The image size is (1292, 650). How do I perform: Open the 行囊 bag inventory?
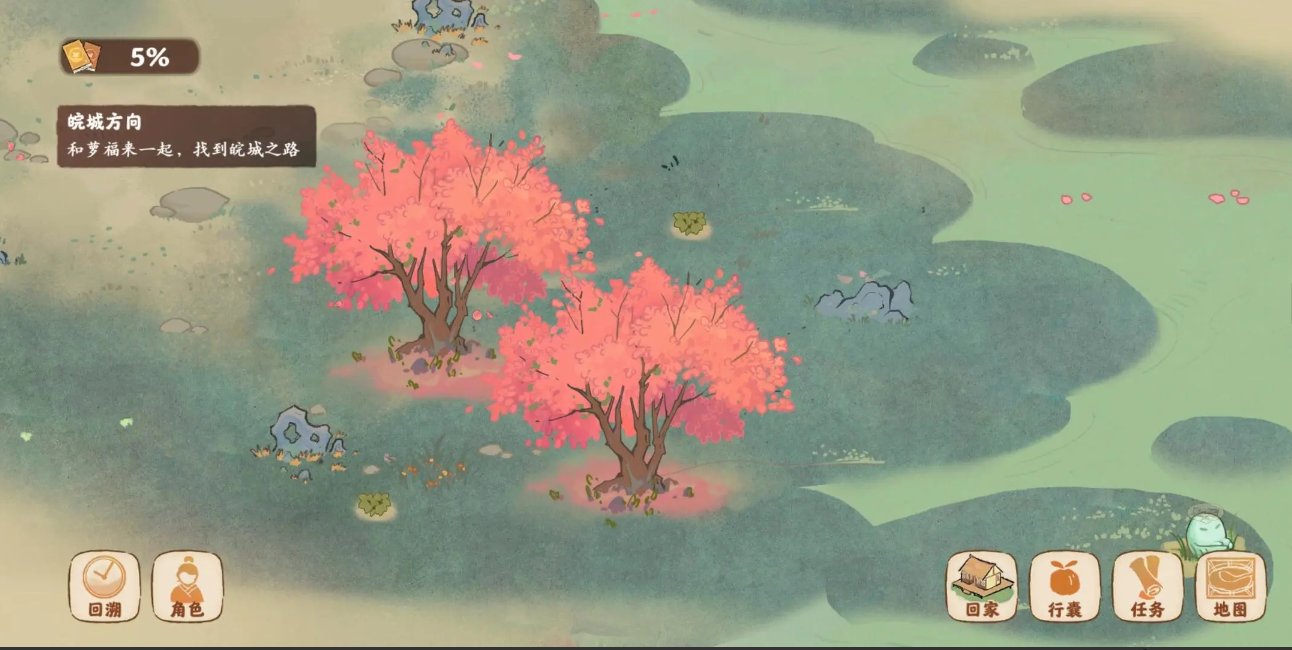tap(1064, 586)
